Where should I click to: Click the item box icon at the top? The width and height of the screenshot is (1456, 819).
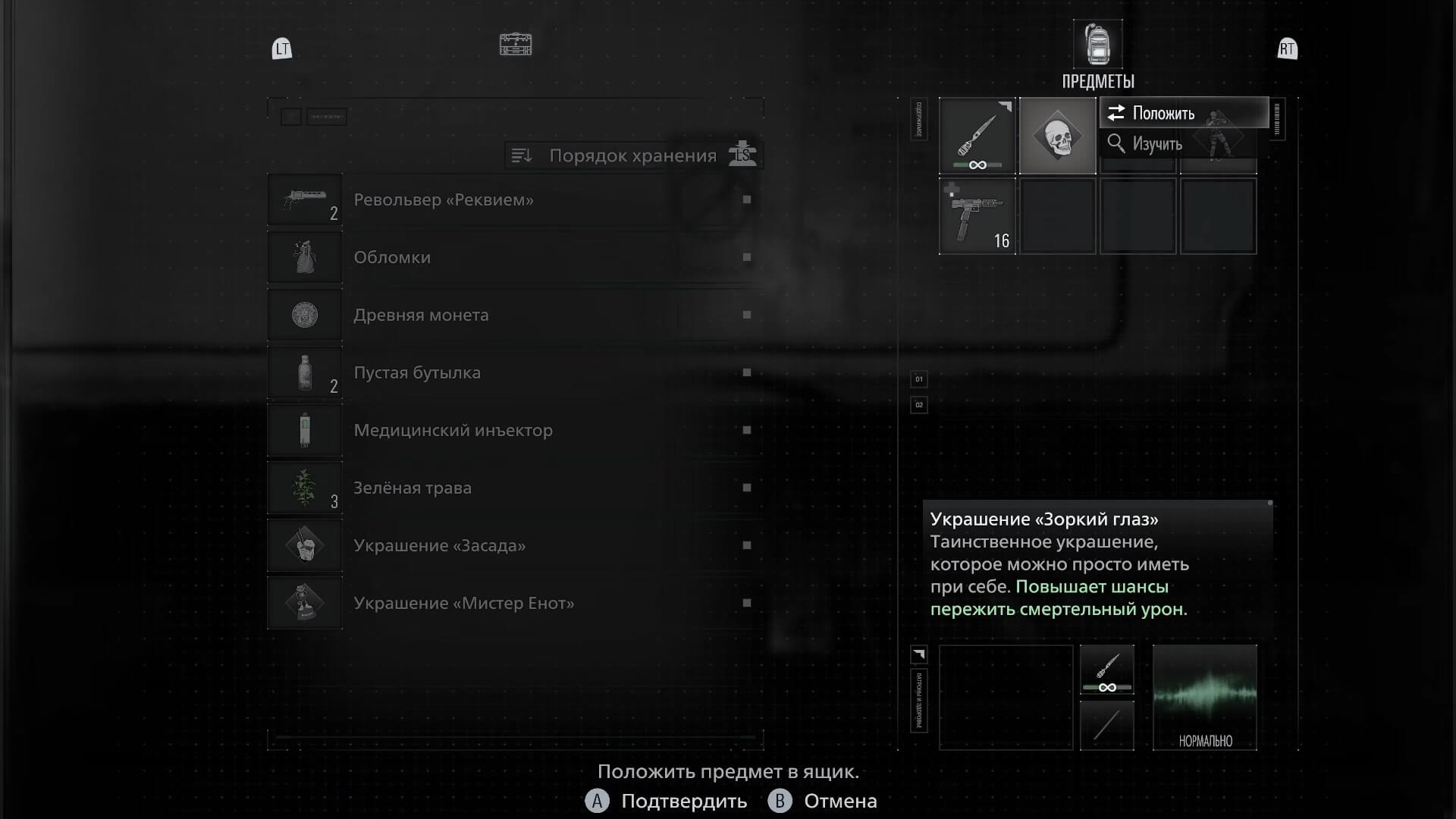(515, 45)
